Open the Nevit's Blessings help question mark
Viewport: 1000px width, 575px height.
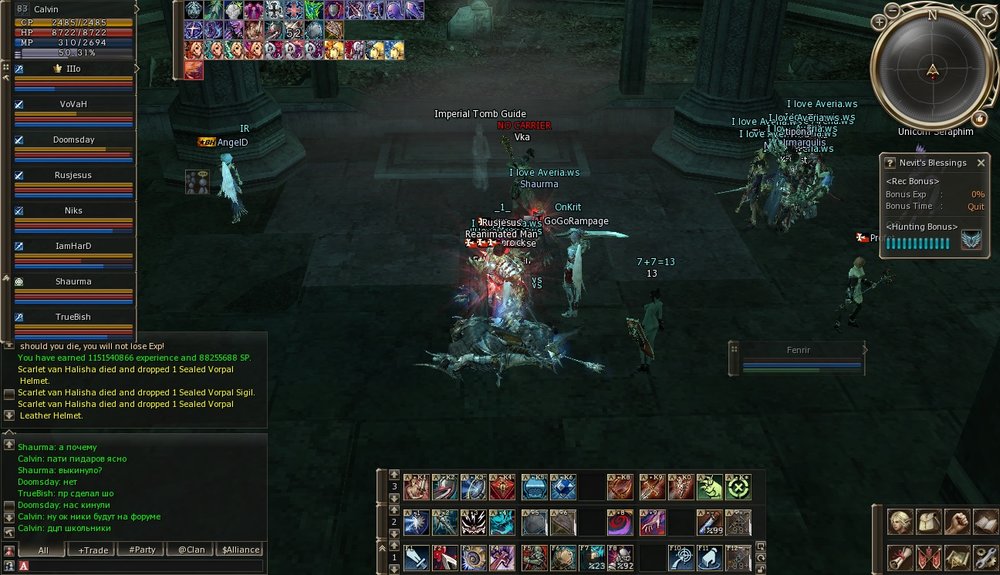891,163
